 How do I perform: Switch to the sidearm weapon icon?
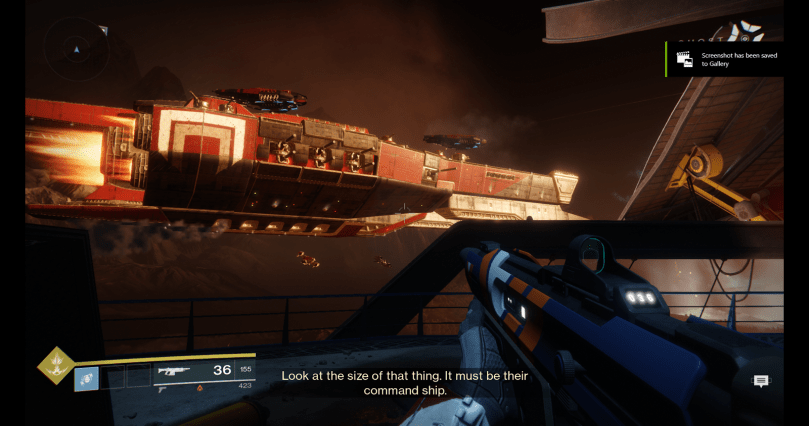point(162,391)
